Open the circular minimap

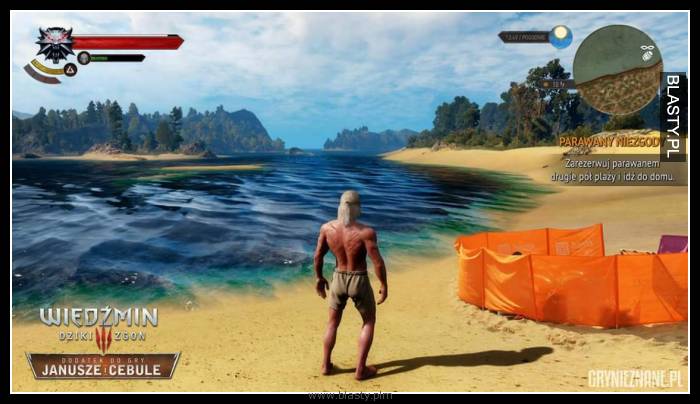click(617, 70)
